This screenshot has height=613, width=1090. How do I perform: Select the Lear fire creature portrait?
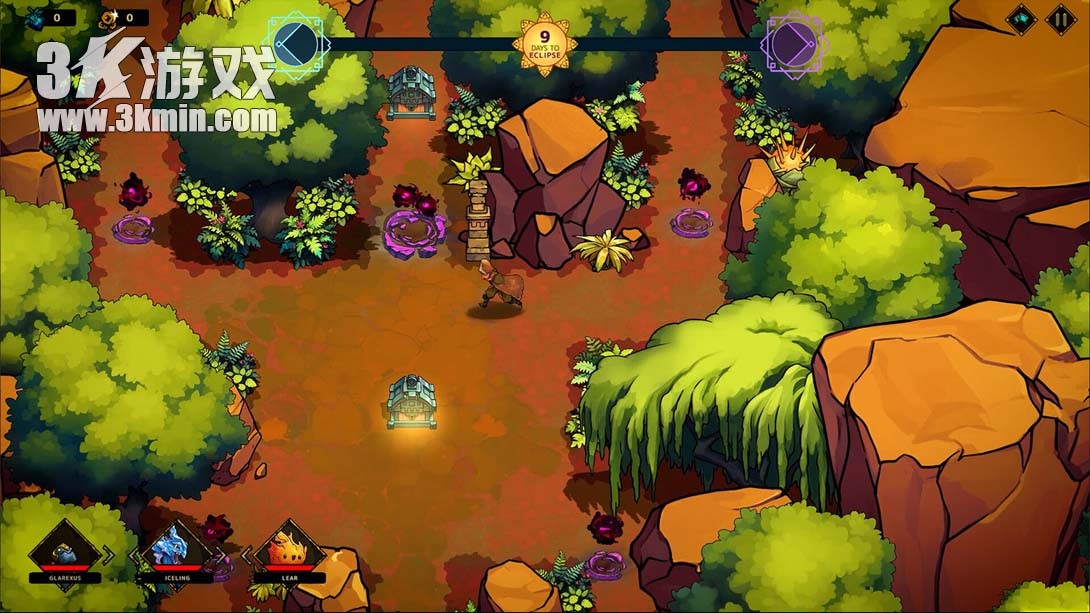[x=288, y=549]
